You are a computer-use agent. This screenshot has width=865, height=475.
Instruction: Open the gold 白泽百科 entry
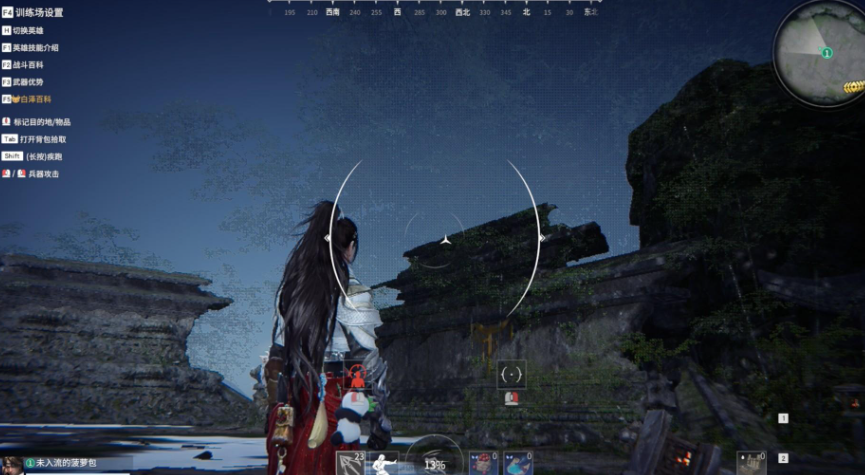tap(30, 99)
